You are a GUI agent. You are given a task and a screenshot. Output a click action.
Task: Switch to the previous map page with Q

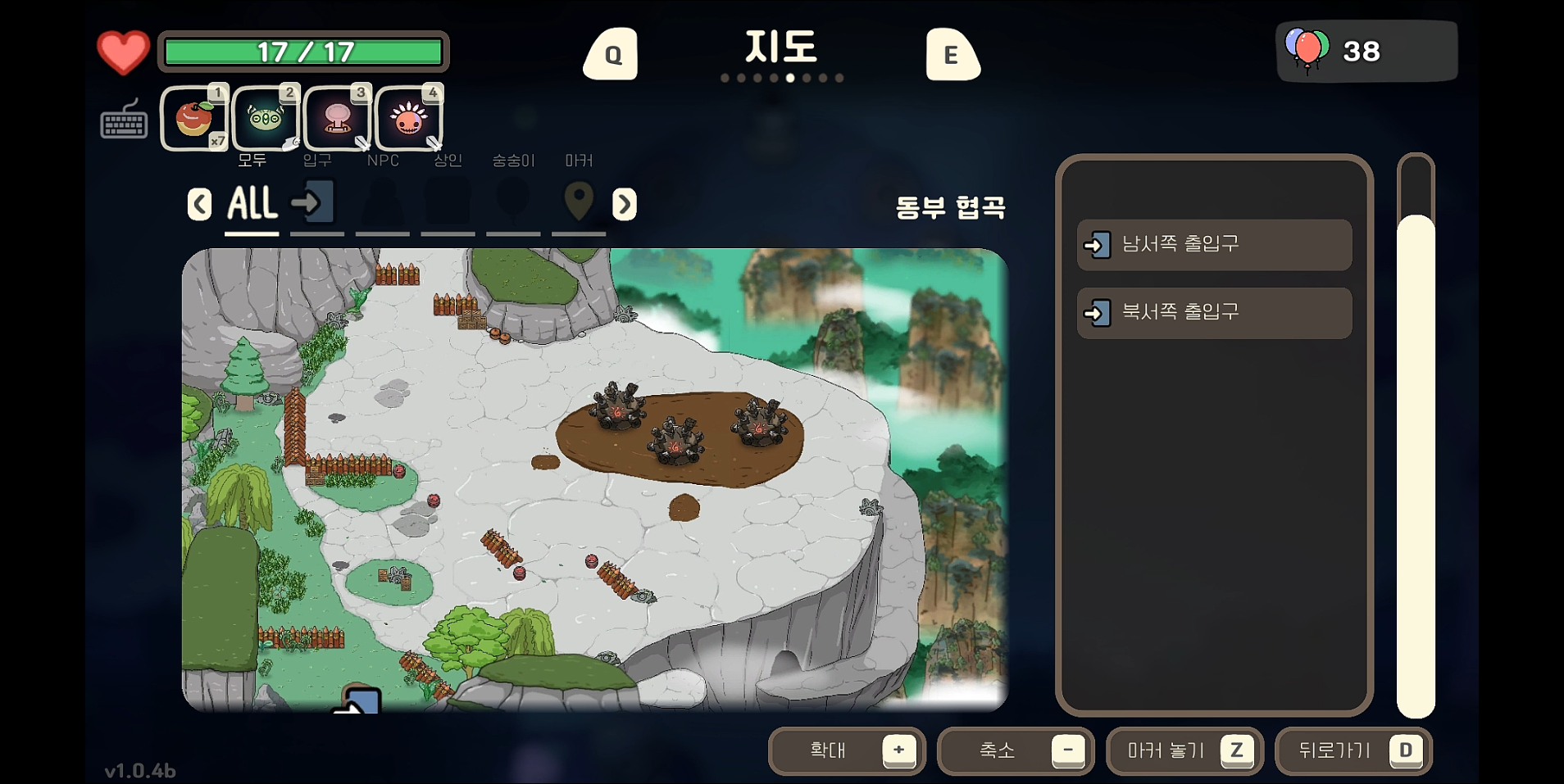(x=610, y=52)
